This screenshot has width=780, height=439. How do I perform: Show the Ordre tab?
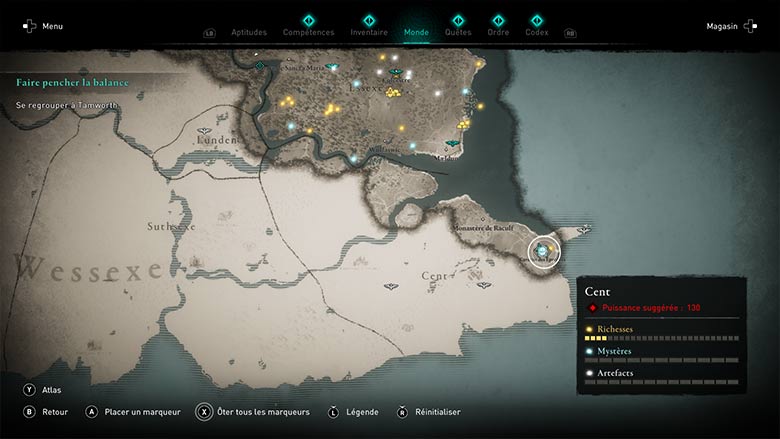(x=498, y=32)
